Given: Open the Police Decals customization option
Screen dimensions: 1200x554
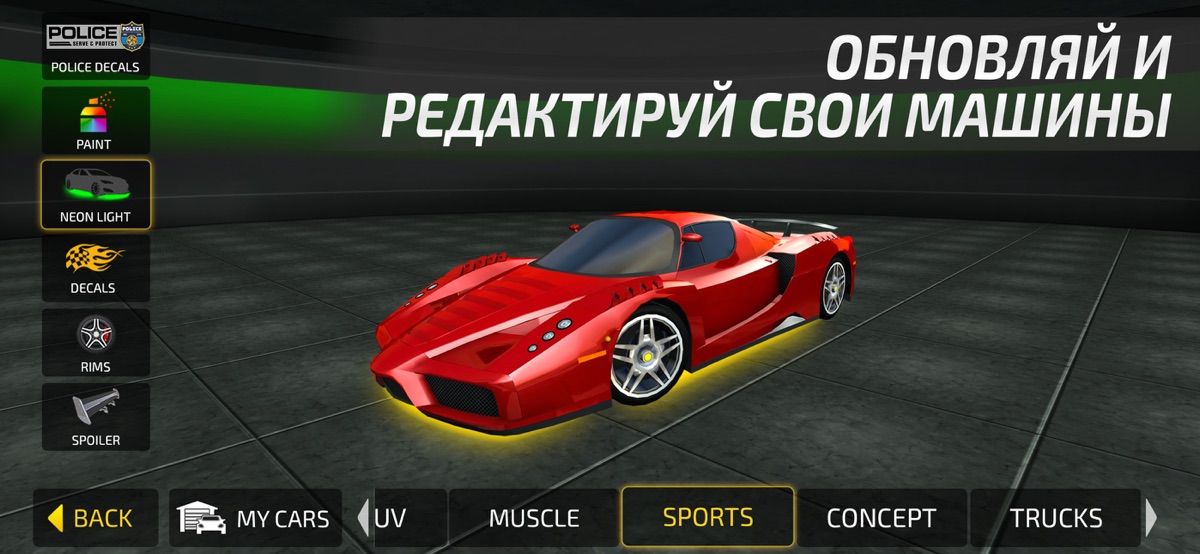Looking at the screenshot, I should point(96,48).
